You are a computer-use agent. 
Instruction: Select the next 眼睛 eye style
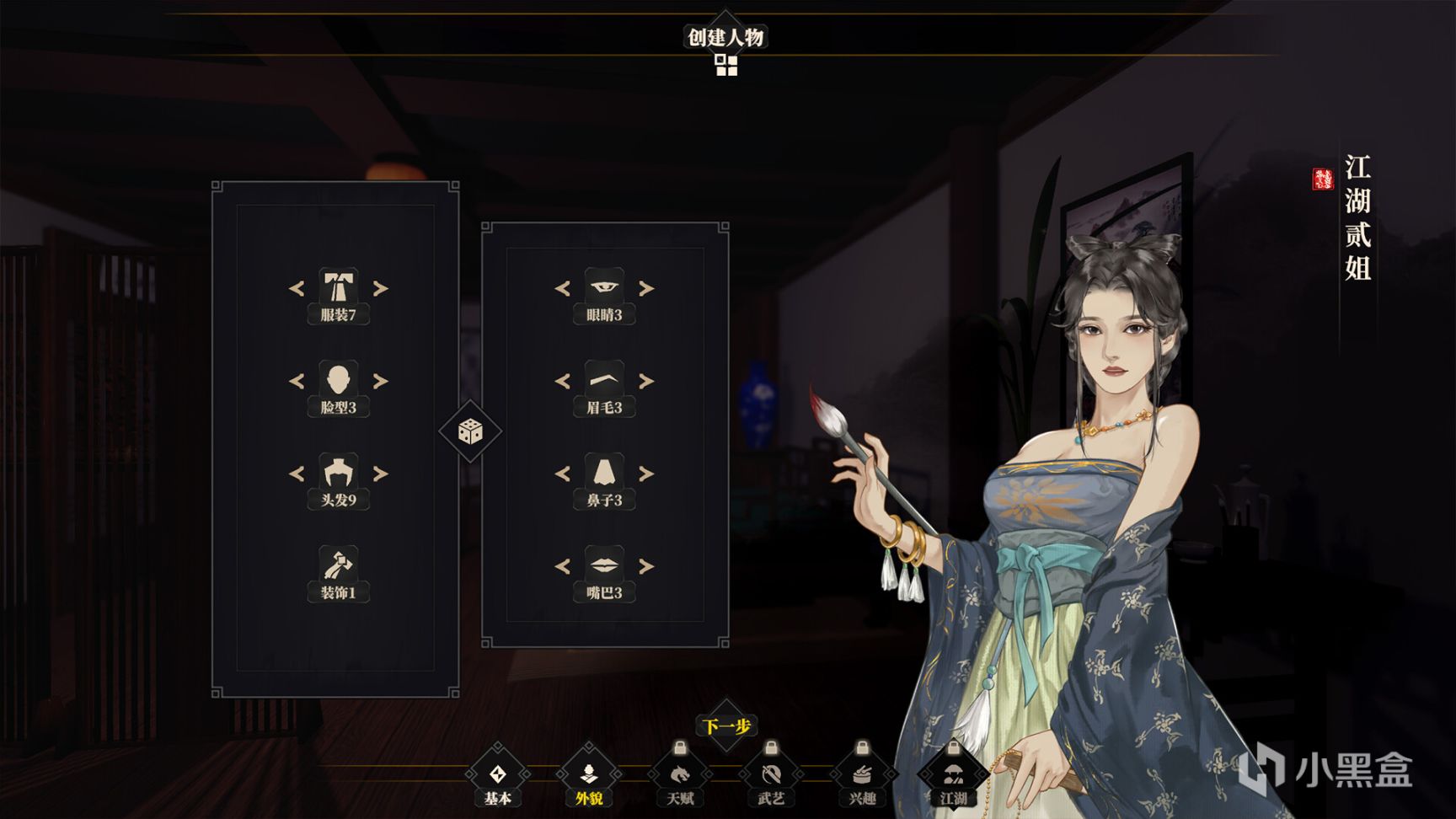click(646, 289)
